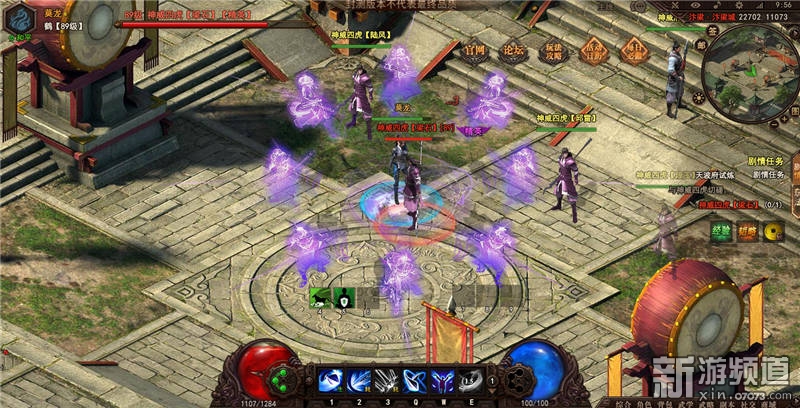Click the gear settings icon in the top bar
800x408 pixels.
tap(737, 5)
